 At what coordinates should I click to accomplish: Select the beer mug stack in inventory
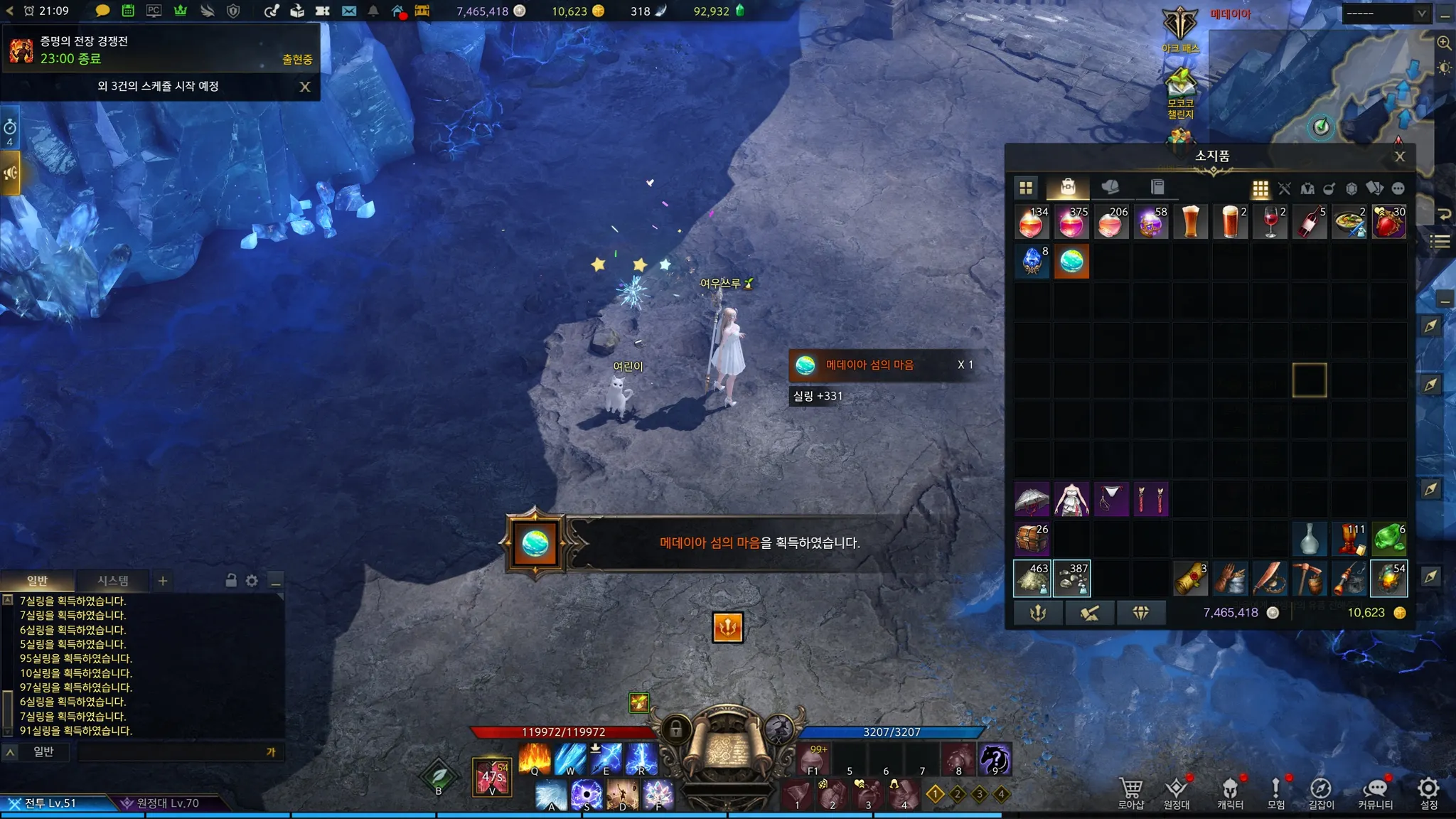point(1231,222)
